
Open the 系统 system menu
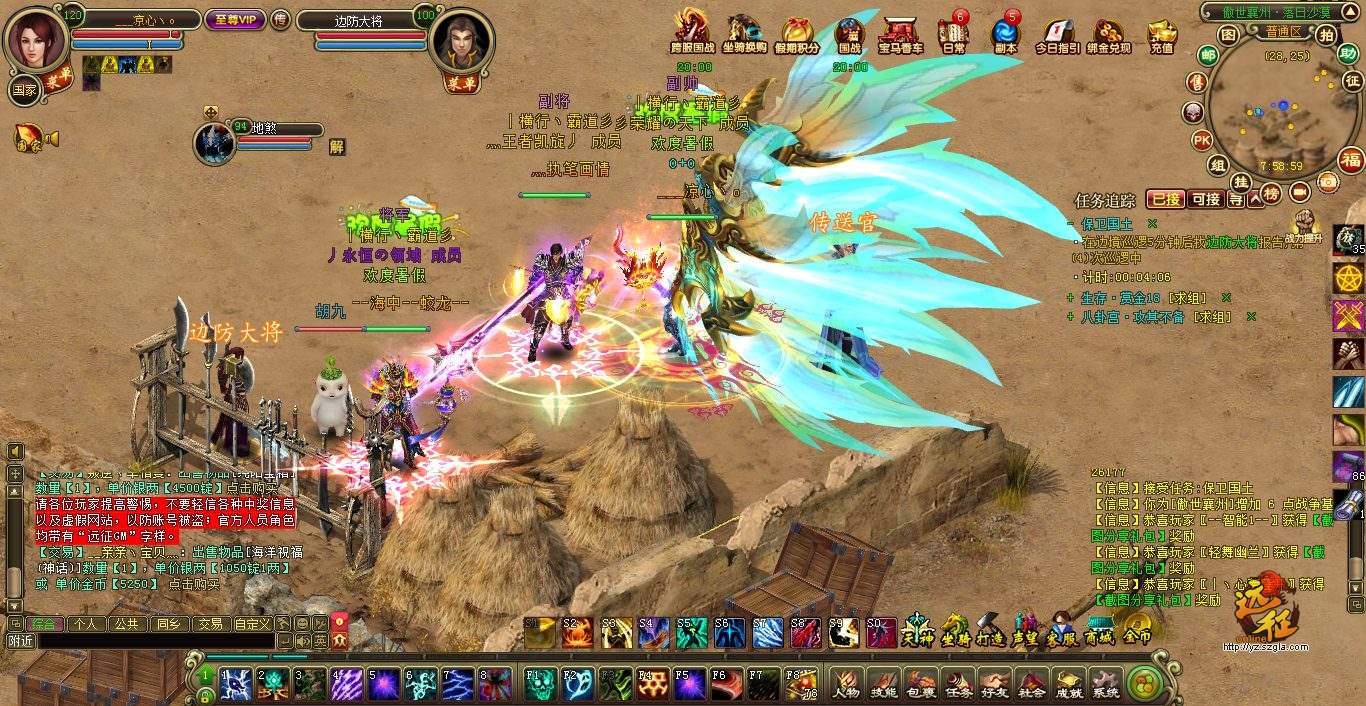point(1106,683)
